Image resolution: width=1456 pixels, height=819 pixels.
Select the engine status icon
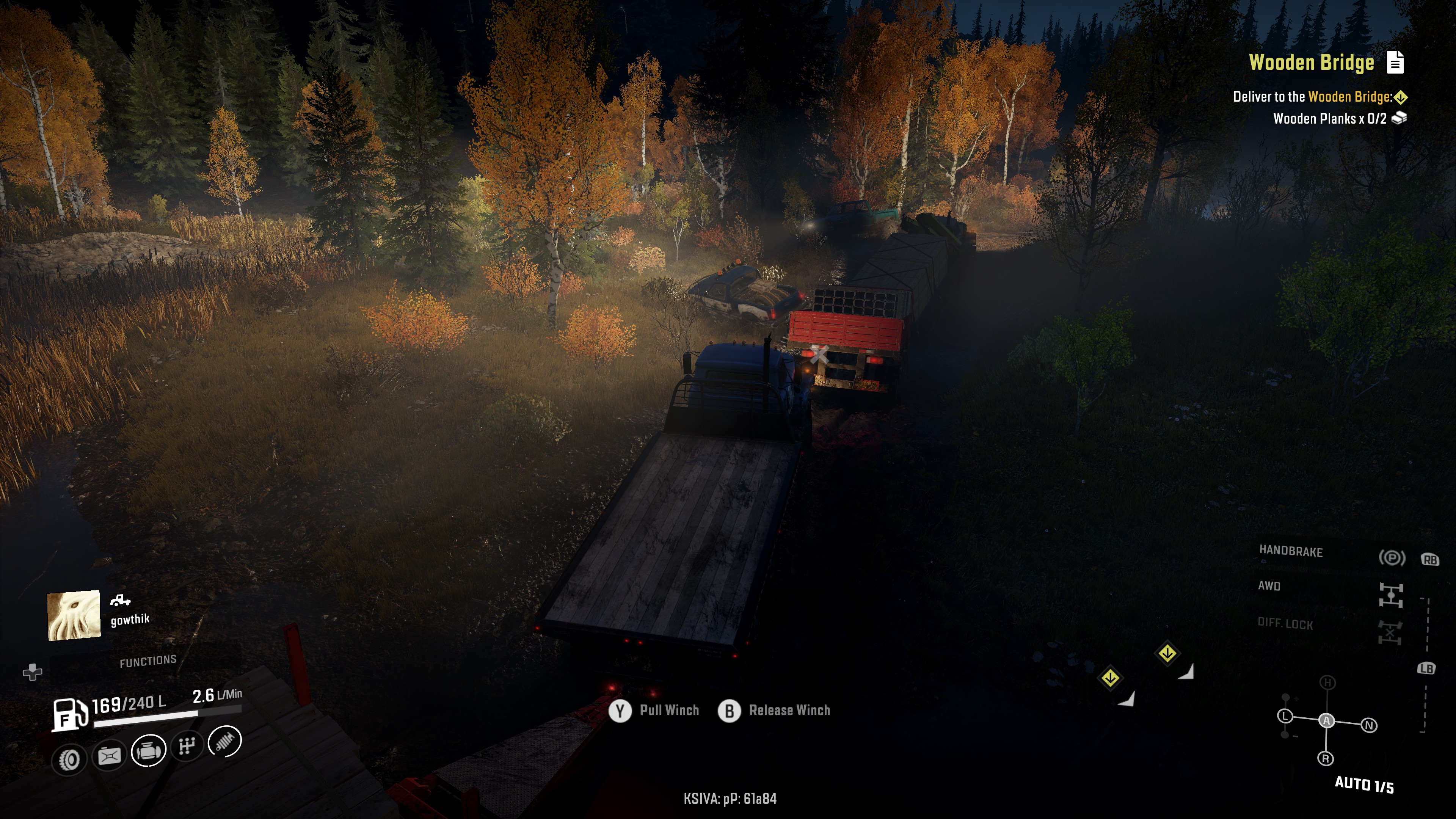pyautogui.click(x=148, y=751)
